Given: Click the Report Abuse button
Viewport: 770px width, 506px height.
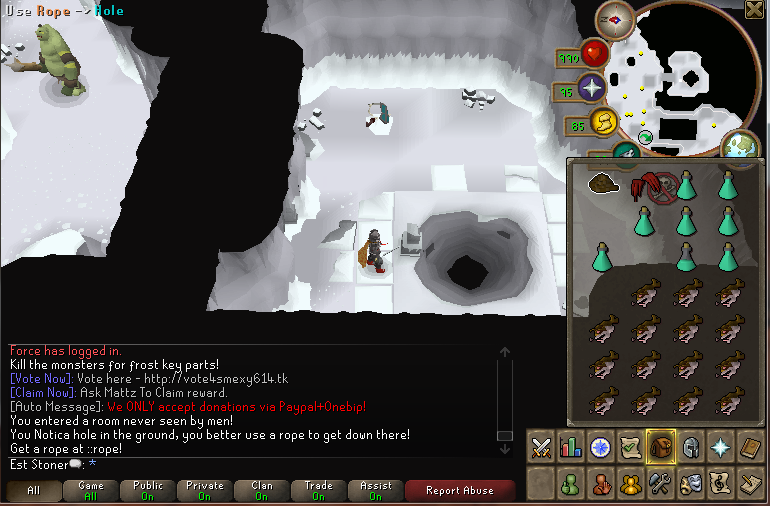Looking at the screenshot, I should [x=459, y=490].
